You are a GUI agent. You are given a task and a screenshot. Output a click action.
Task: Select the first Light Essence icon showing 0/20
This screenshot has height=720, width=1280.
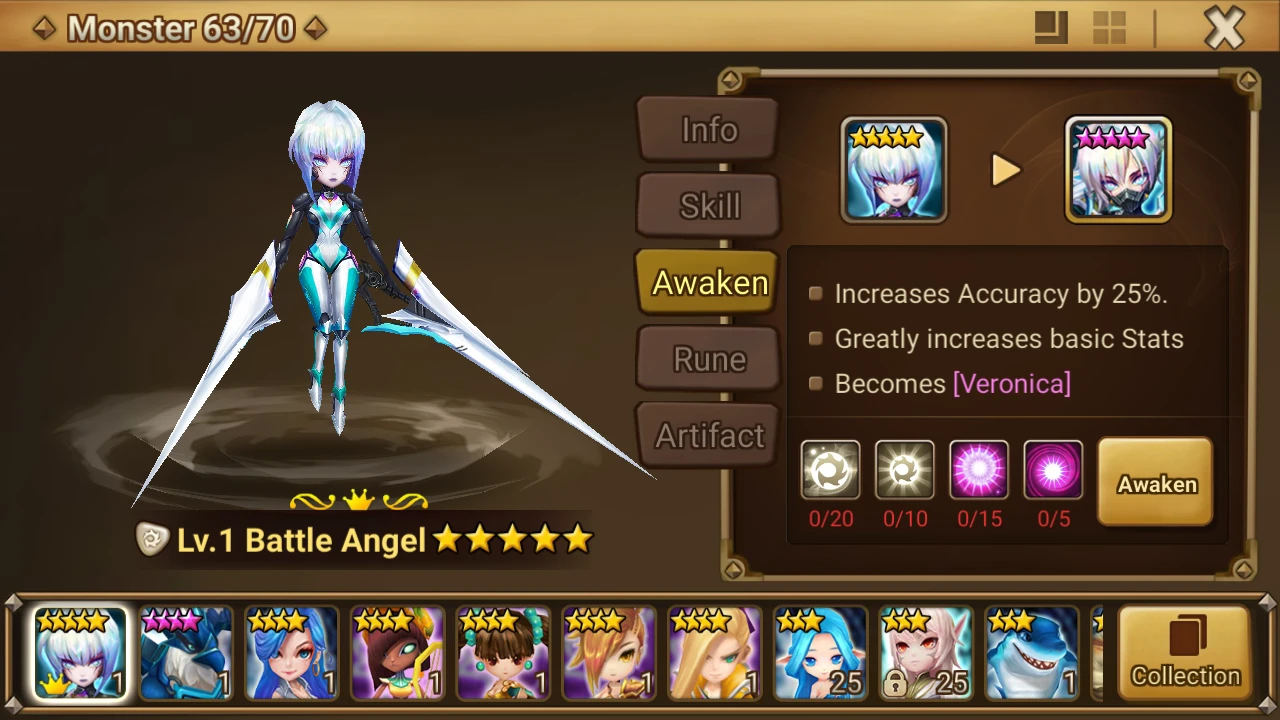click(x=830, y=469)
